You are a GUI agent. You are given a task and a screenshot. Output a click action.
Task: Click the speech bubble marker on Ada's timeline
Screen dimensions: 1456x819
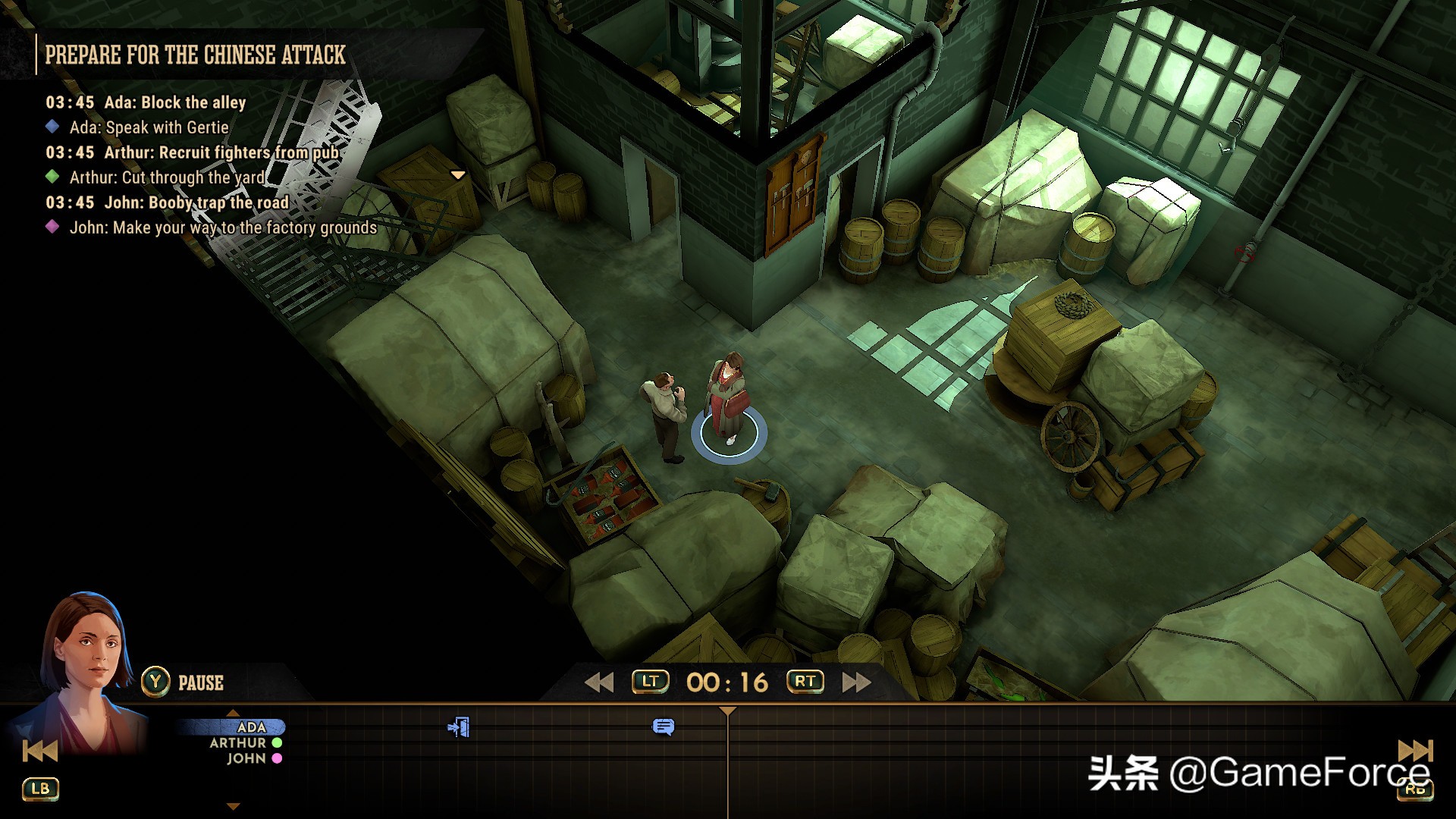pyautogui.click(x=663, y=727)
